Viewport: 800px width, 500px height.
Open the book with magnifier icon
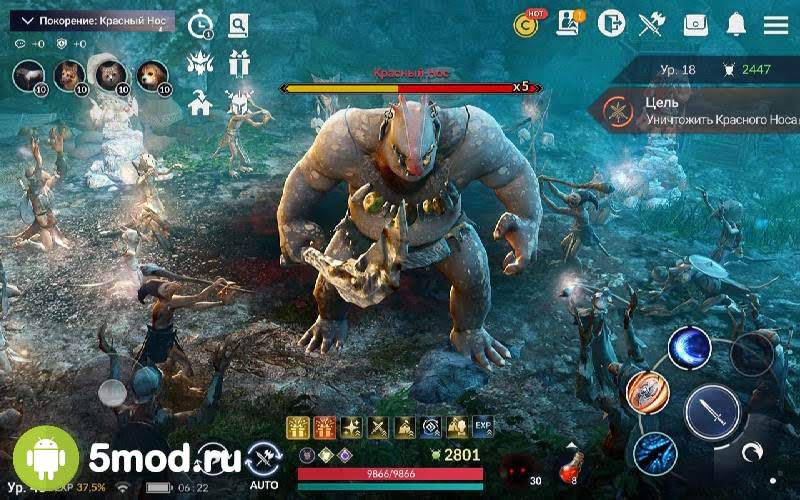pyautogui.click(x=238, y=25)
